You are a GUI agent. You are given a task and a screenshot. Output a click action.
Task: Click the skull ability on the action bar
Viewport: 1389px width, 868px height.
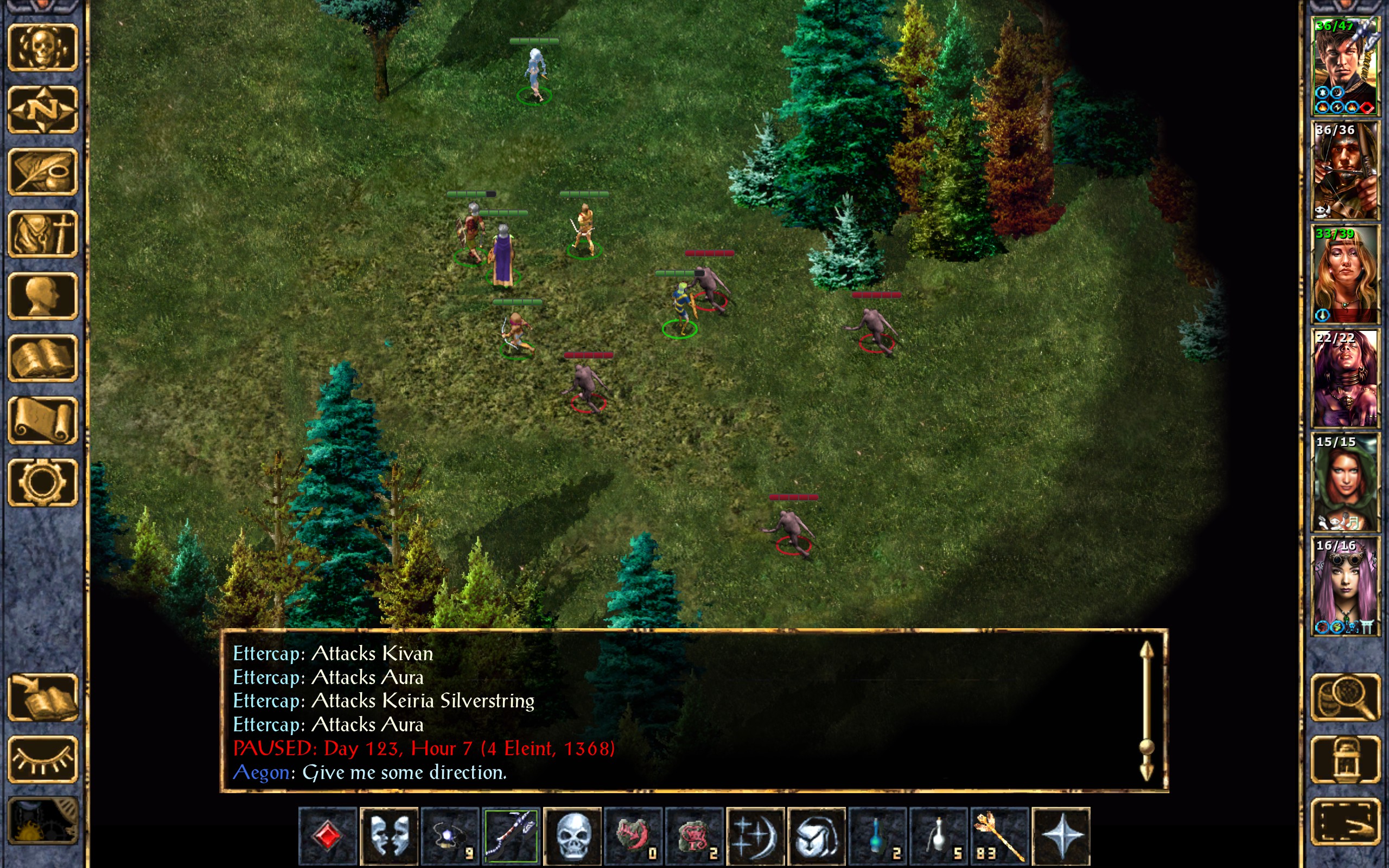[572, 836]
